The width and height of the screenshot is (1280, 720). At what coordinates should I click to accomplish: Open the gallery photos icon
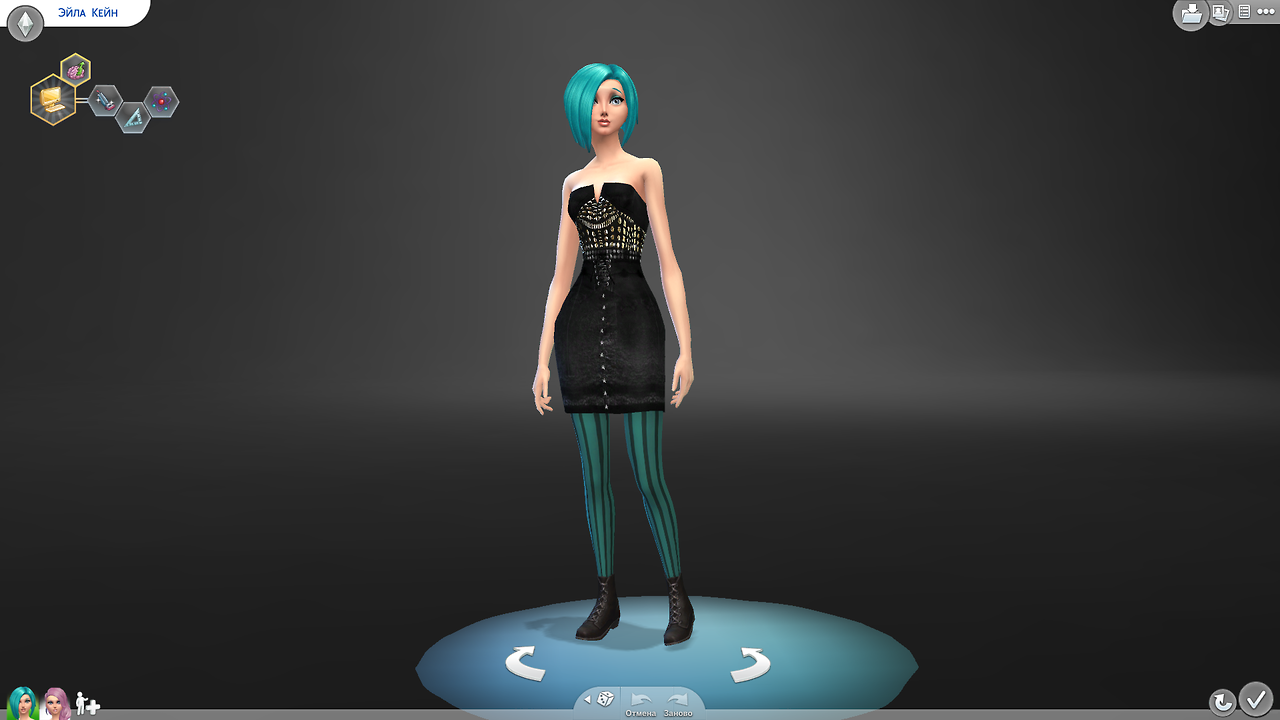click(x=1219, y=13)
